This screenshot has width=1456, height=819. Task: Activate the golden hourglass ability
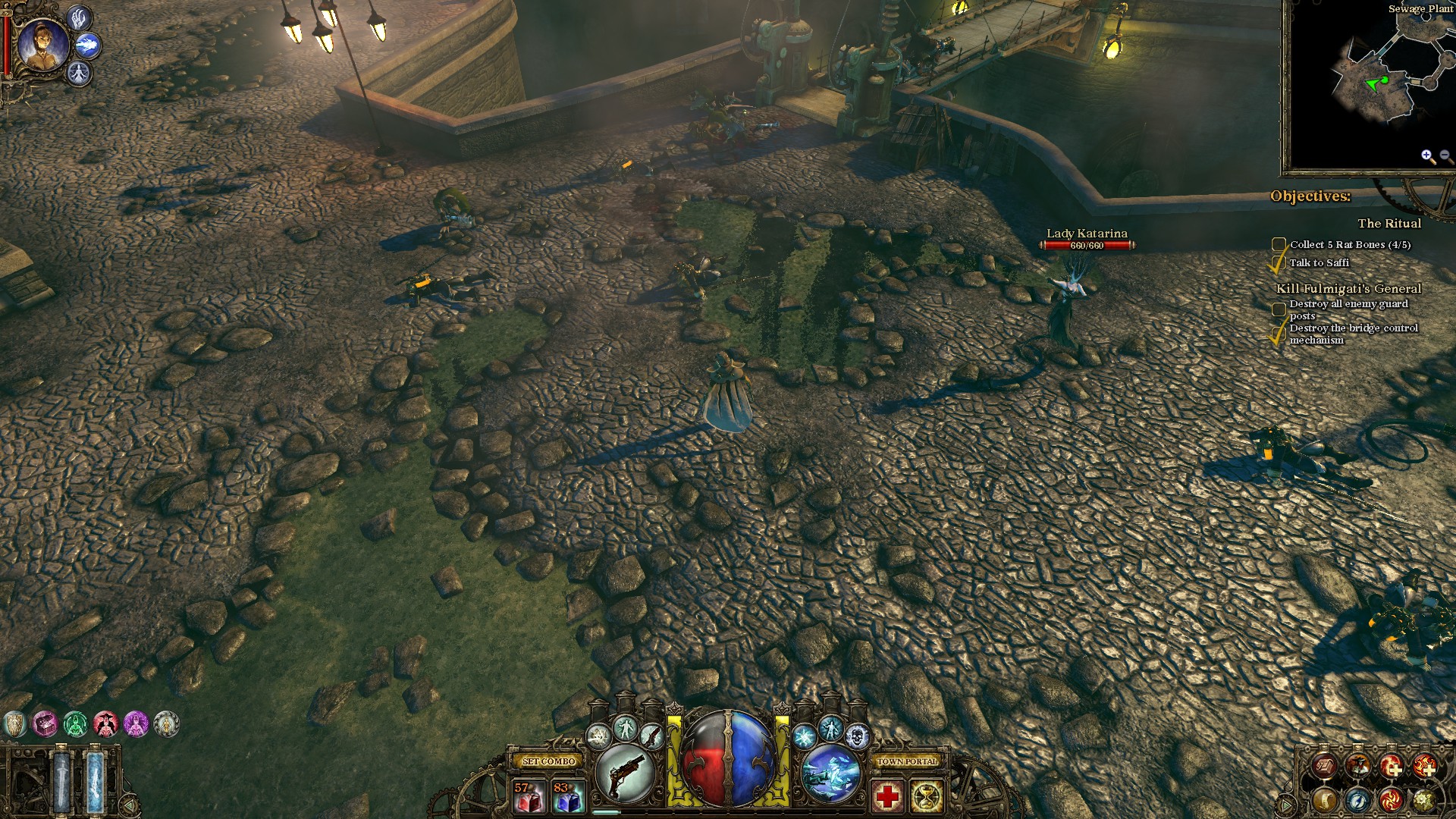(927, 796)
